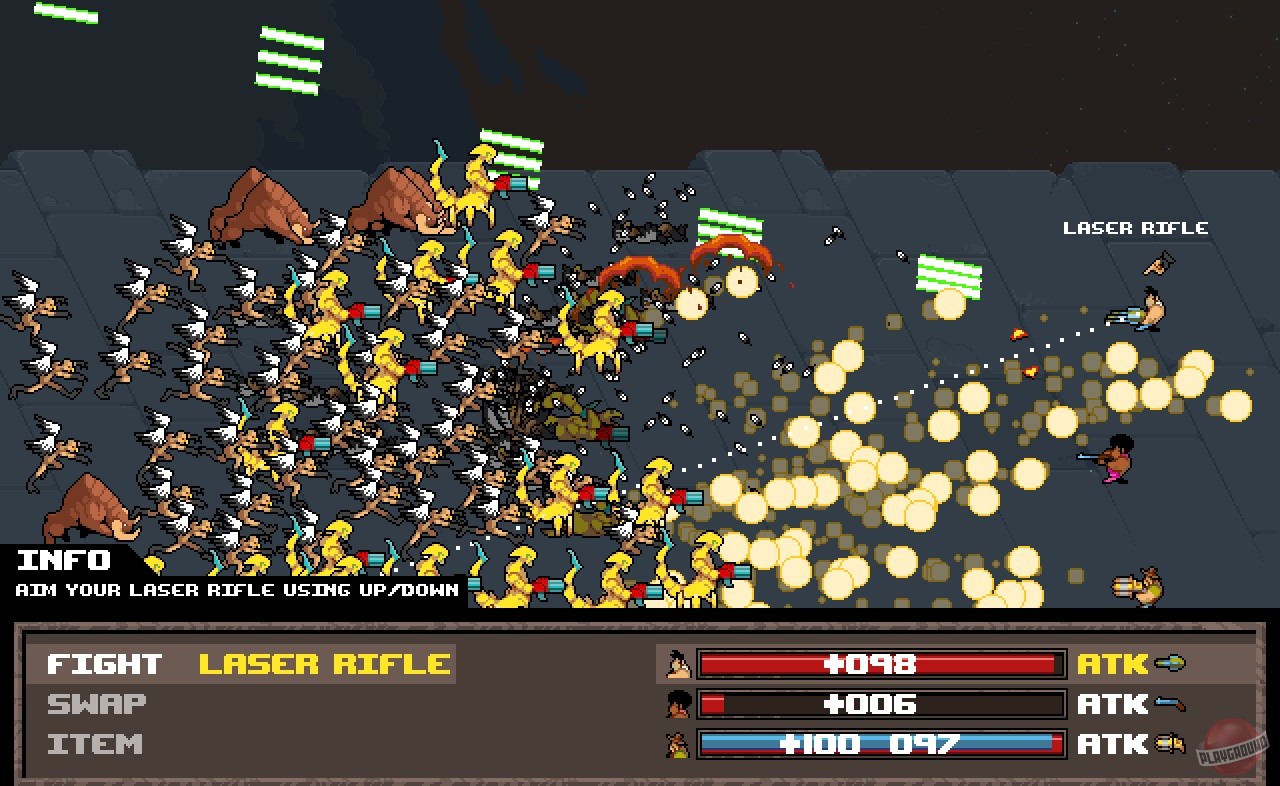The width and height of the screenshot is (1280, 786).
Task: Click the top character's red health bar showing 098
Action: click(880, 663)
